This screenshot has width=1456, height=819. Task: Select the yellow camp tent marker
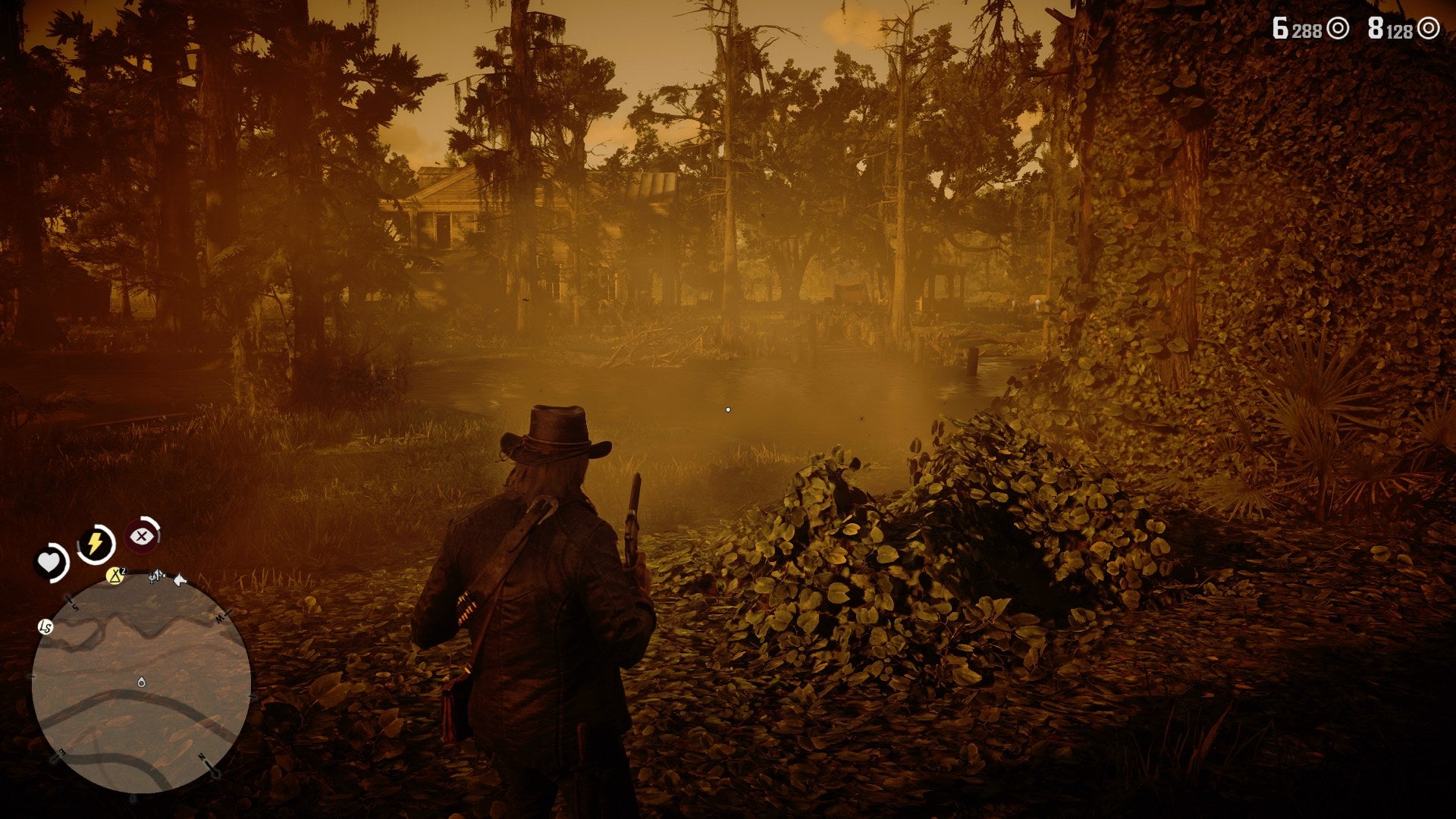(115, 576)
